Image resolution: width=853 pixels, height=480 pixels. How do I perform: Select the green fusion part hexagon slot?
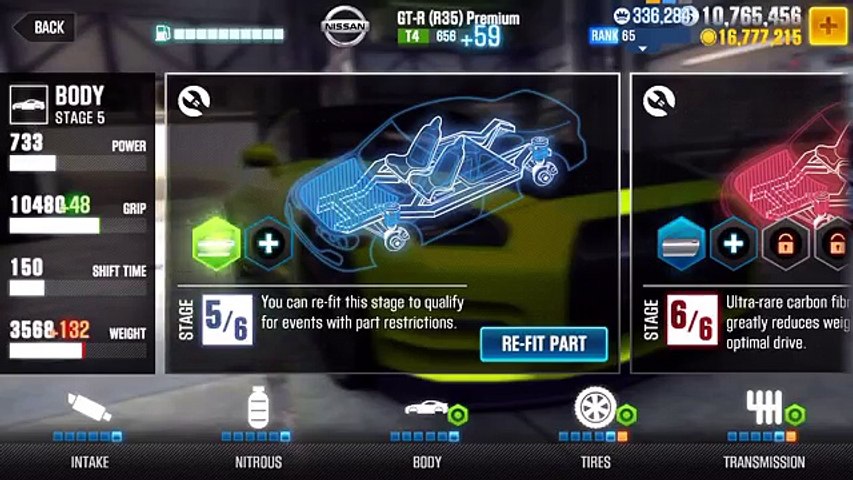click(x=217, y=242)
